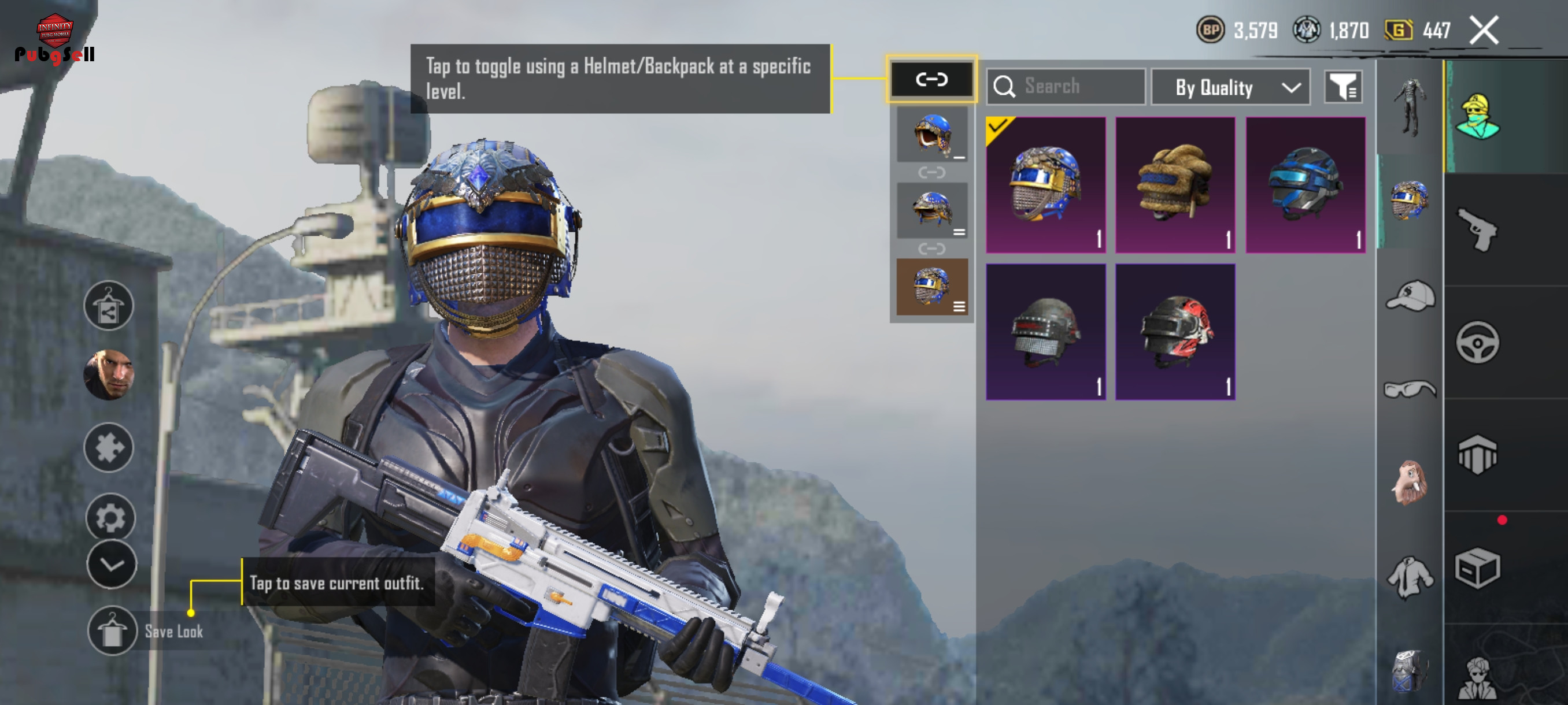Screen dimensions: 1568x705
Task: Toggle the helmet level link button
Action: coord(931,80)
